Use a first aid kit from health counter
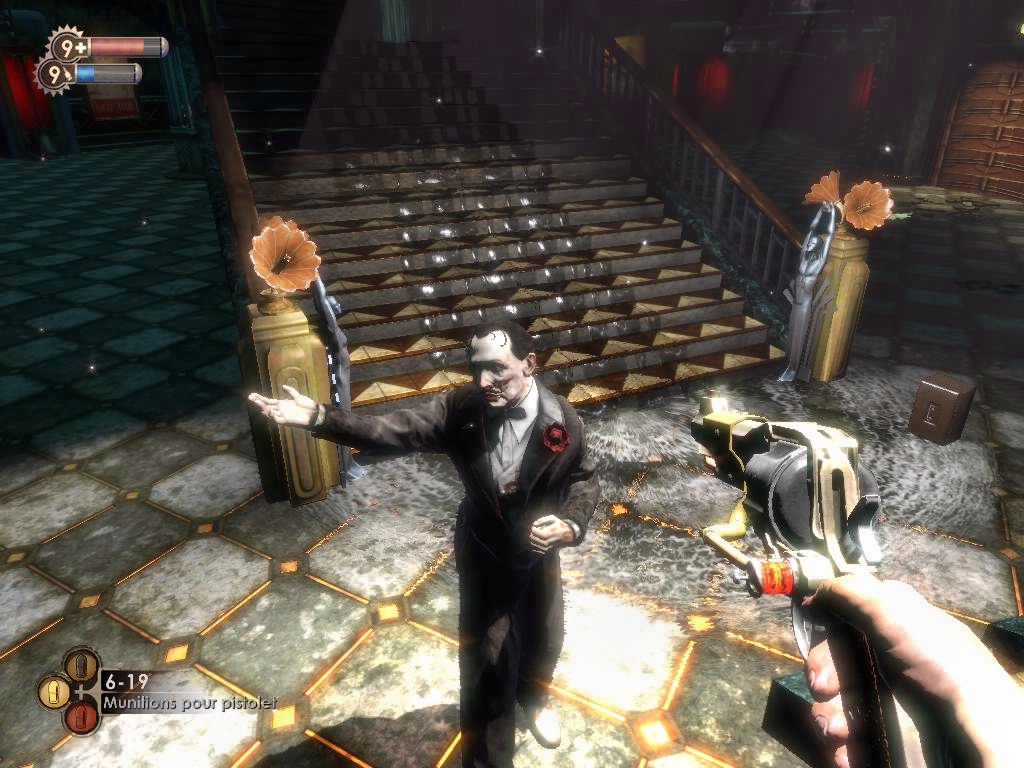This screenshot has height=768, width=1024. (67, 46)
